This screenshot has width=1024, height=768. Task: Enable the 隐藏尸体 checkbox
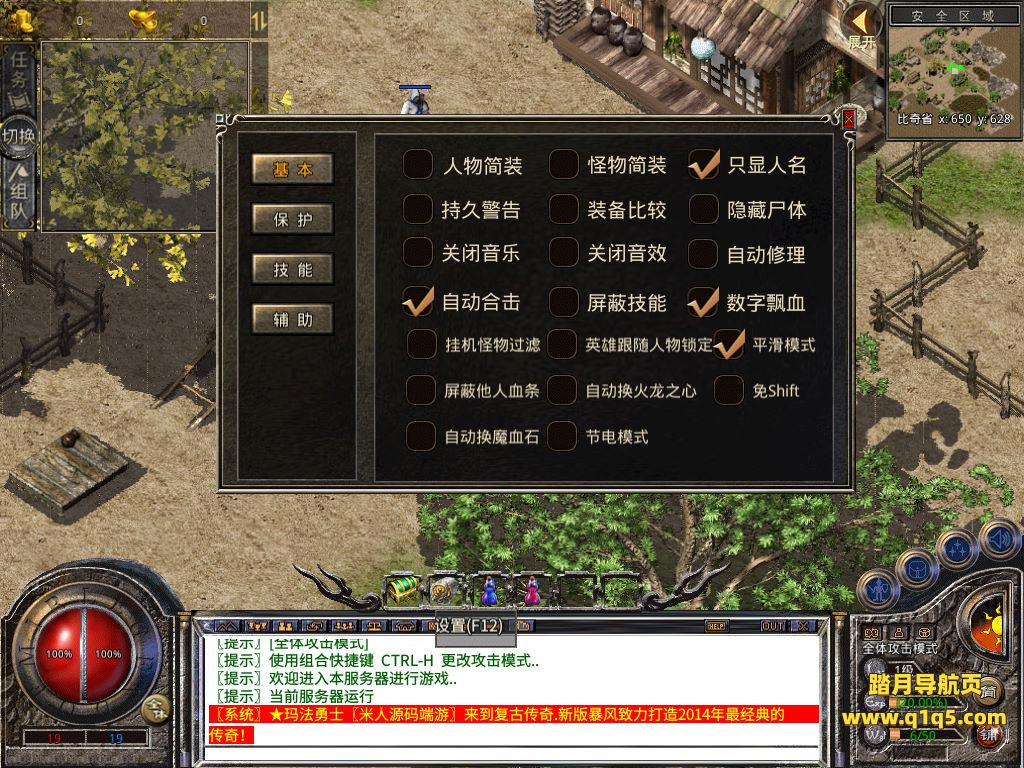(704, 209)
